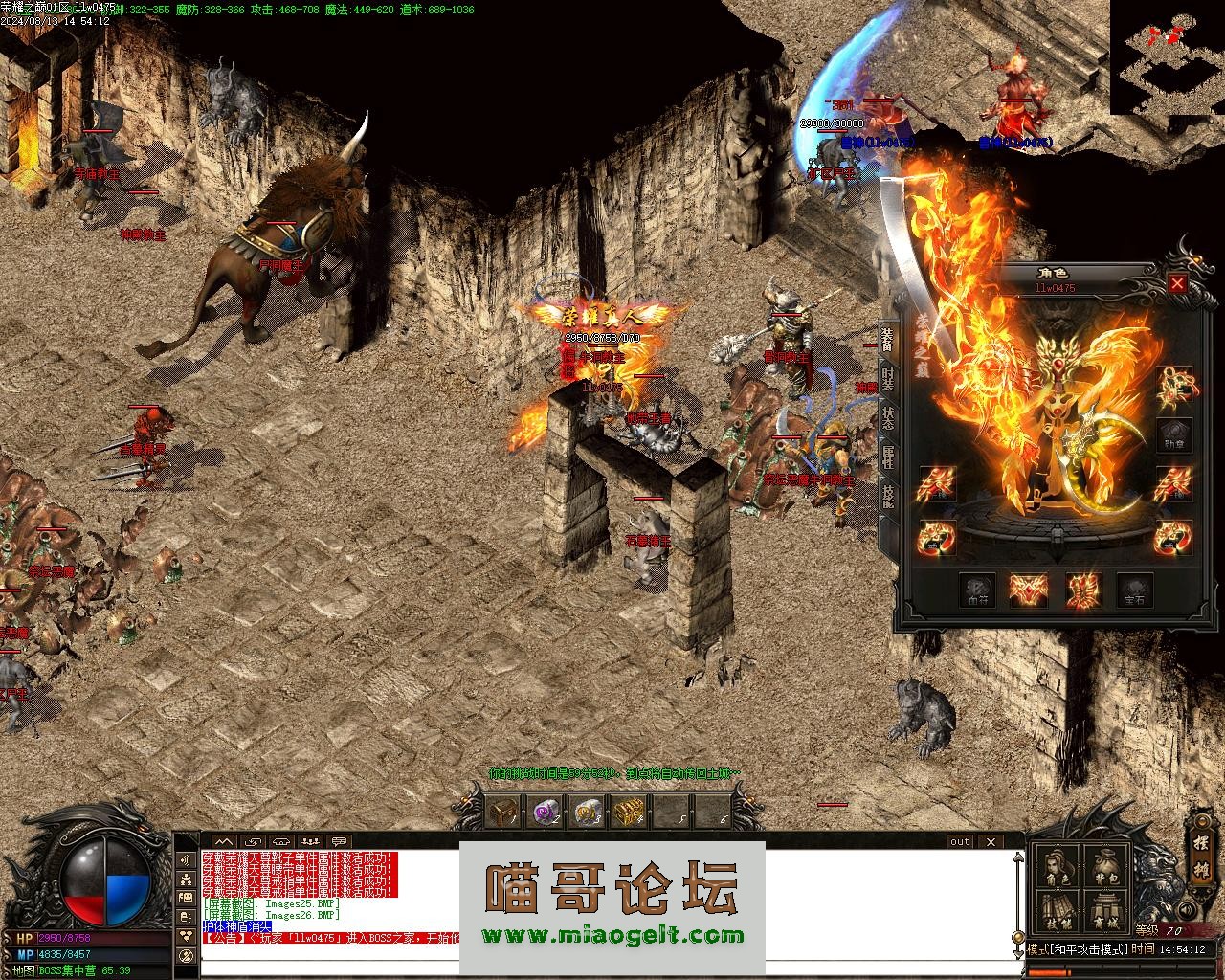
Task: Select the empty 宝石 gem slot
Action: coord(1135,590)
